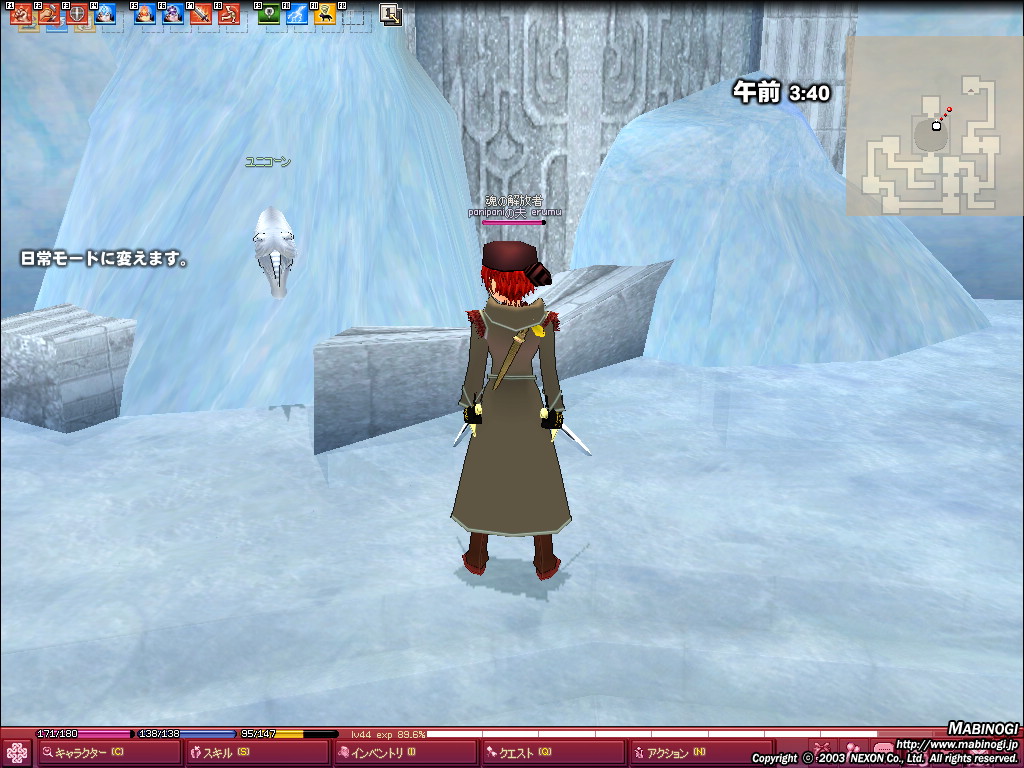The height and width of the screenshot is (768, 1024).
Task: Click the pink flower main menu button
Action: click(x=17, y=752)
